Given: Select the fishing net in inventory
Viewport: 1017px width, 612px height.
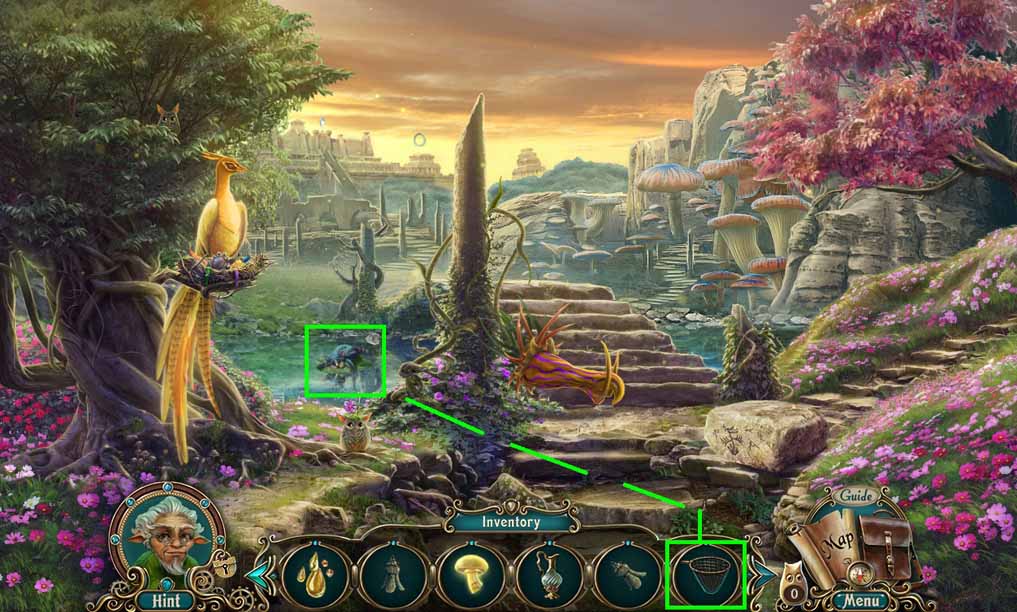Looking at the screenshot, I should pos(706,574).
